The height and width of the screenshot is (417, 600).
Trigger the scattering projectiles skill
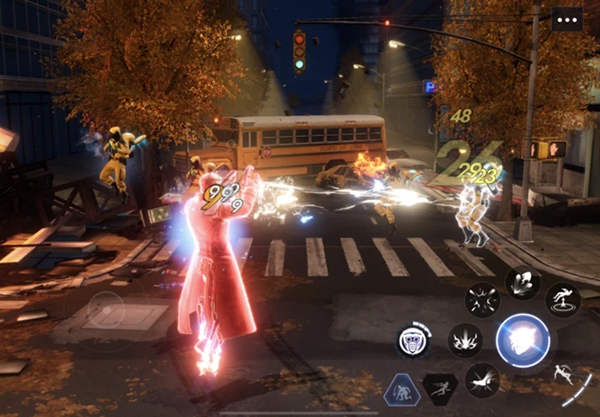click(483, 300)
